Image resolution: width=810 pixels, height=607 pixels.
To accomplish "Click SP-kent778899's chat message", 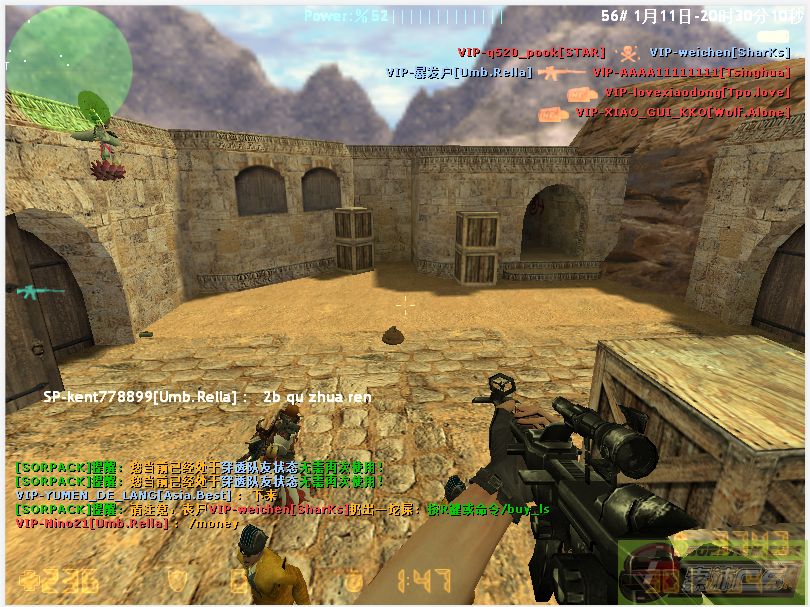I will [207, 397].
